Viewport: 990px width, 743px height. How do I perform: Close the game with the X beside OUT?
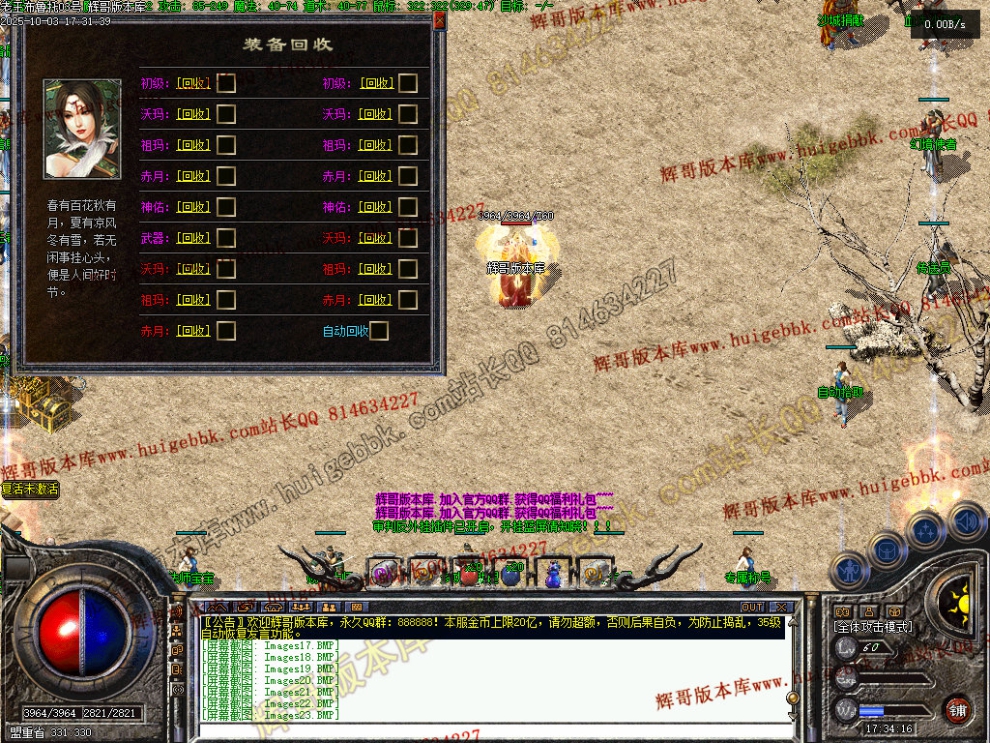(x=780, y=607)
